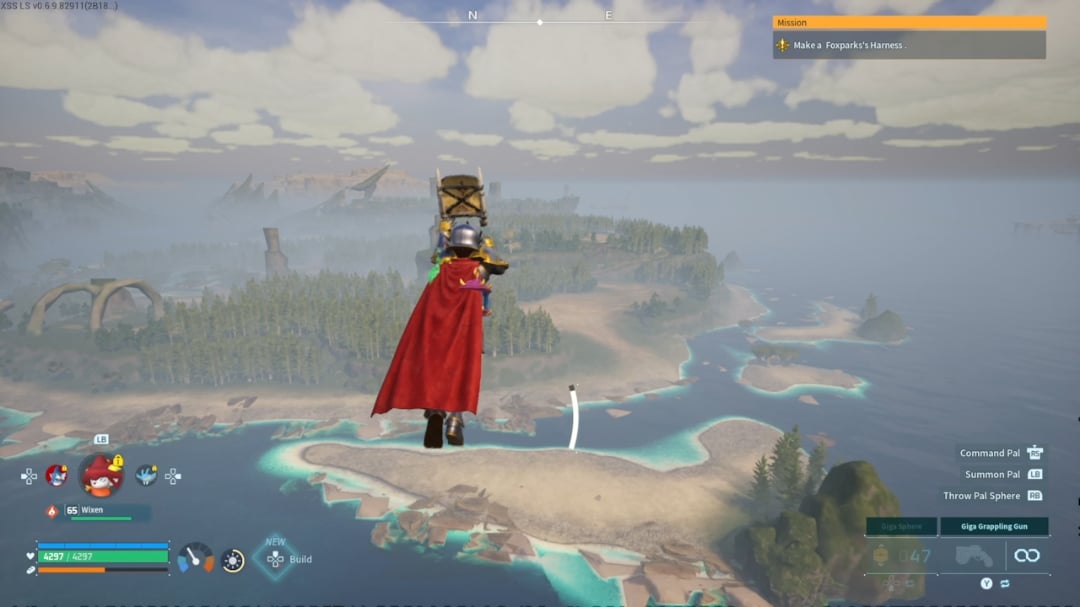Click the sun time-of-day dial
The height and width of the screenshot is (607, 1080).
pos(233,560)
